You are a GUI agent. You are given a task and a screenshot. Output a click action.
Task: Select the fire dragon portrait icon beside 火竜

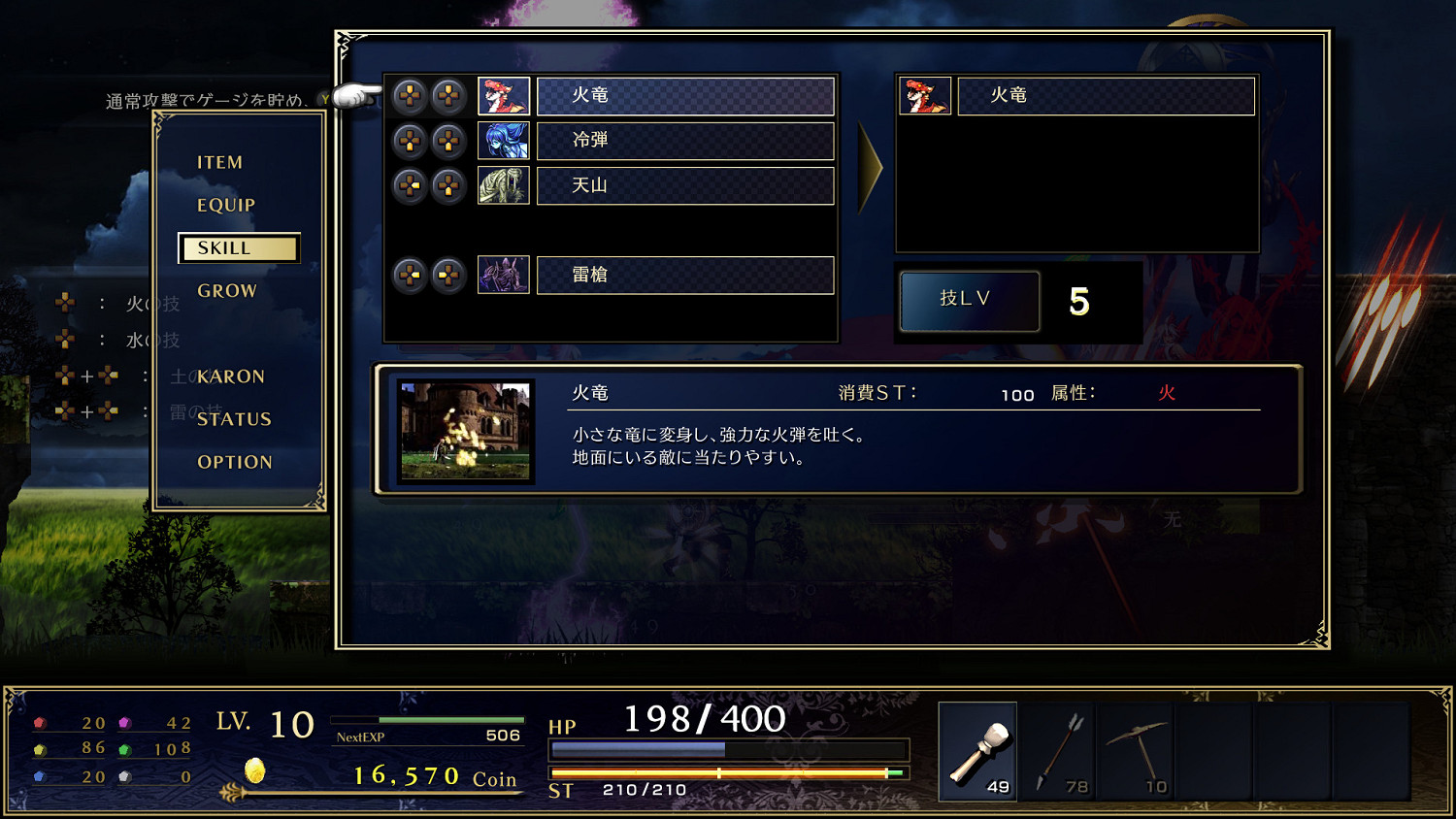tap(501, 96)
